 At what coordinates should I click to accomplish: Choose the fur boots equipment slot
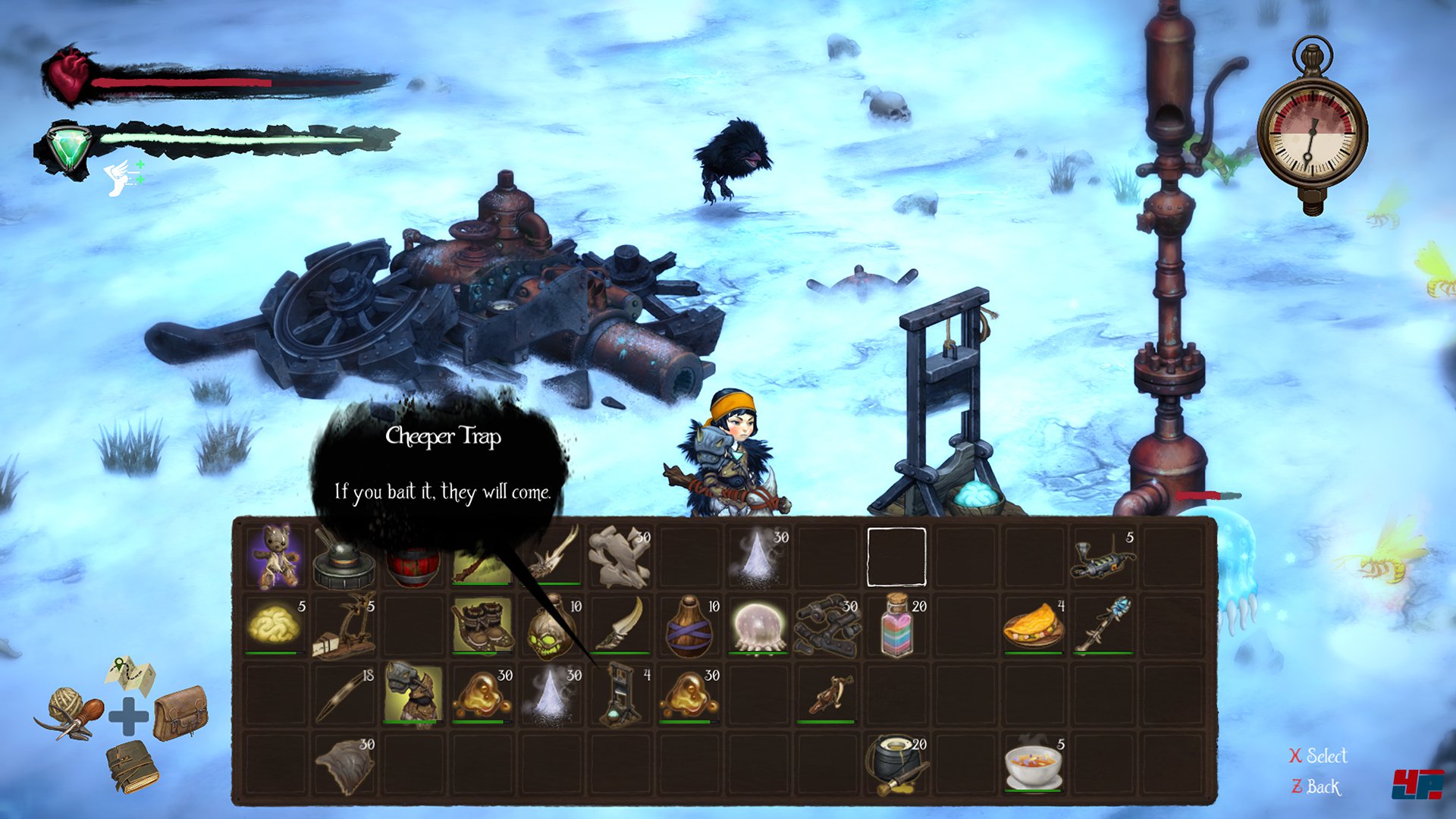[x=482, y=625]
